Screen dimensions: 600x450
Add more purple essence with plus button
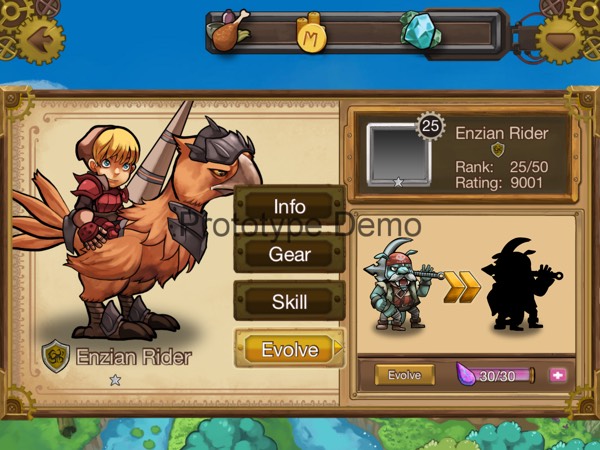[558, 375]
